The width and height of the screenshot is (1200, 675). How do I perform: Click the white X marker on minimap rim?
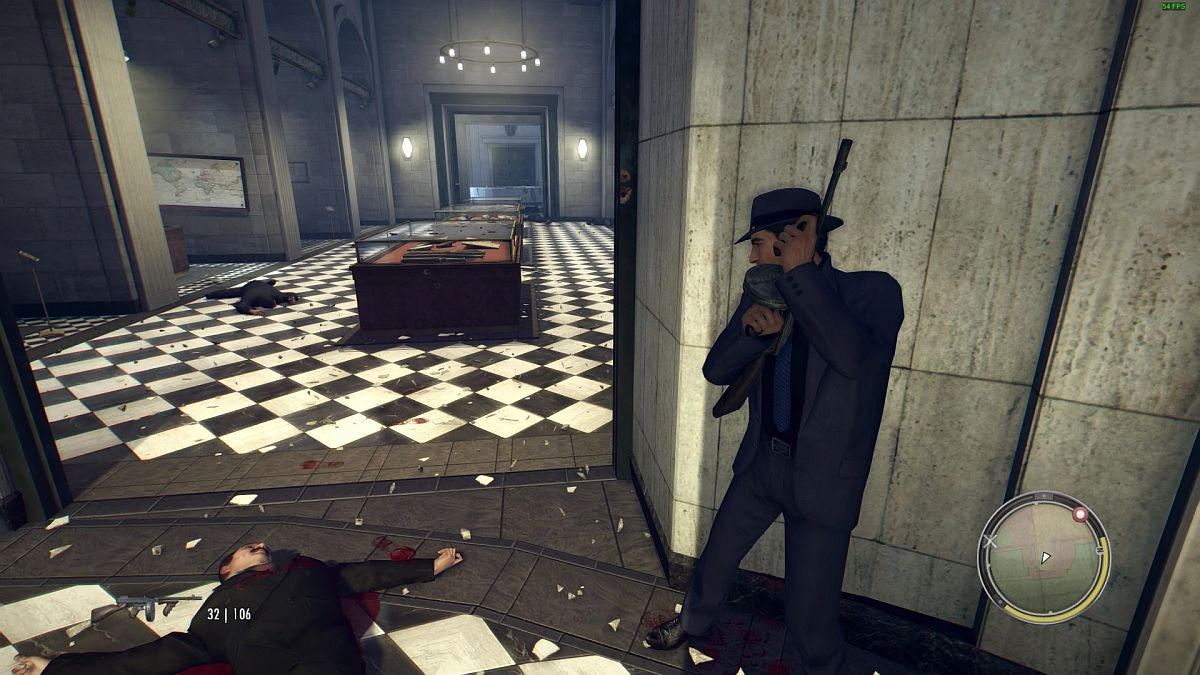click(990, 542)
